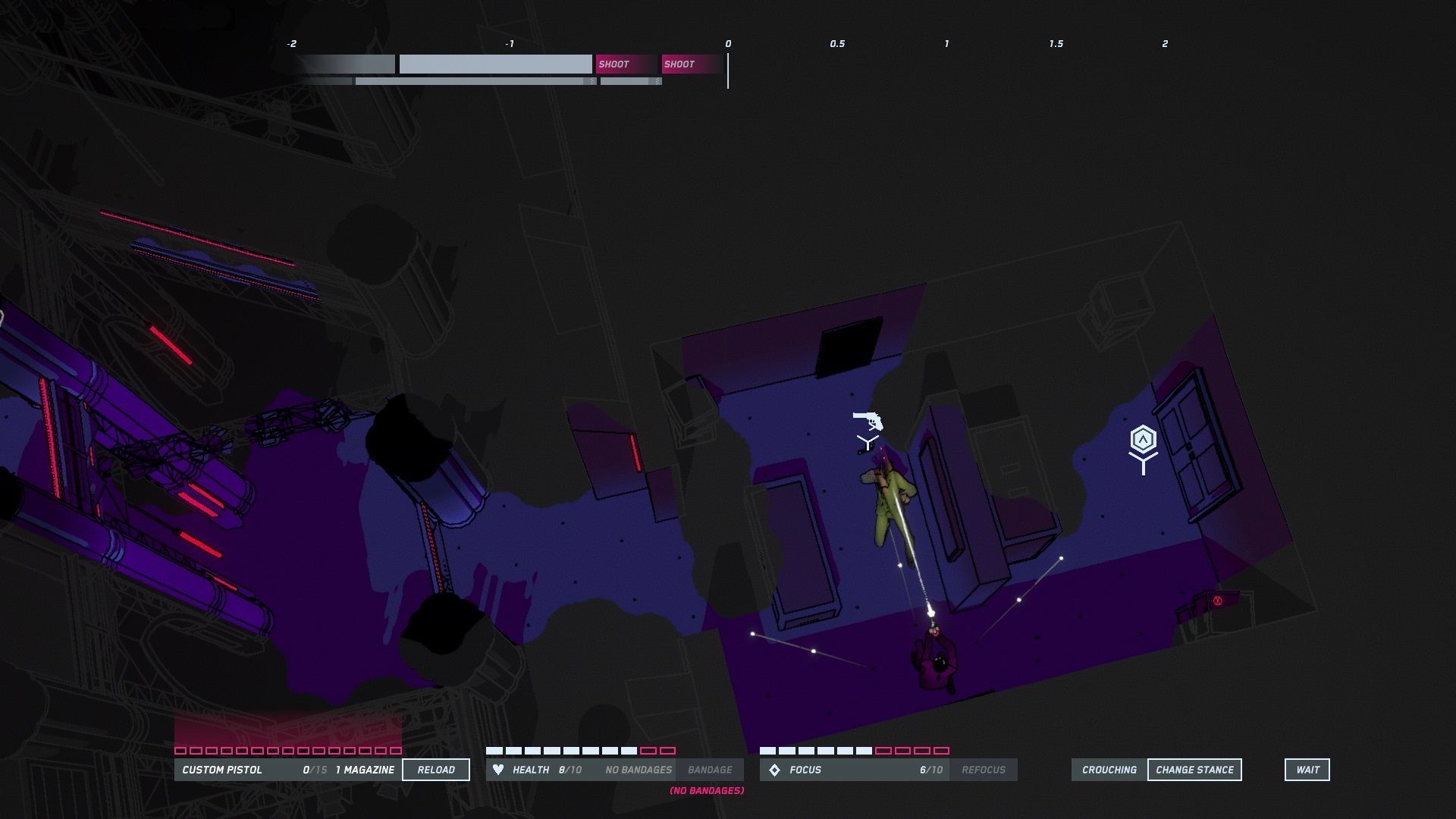Select the hexagonal exit objective marker
The height and width of the screenshot is (819, 1456).
[1144, 438]
